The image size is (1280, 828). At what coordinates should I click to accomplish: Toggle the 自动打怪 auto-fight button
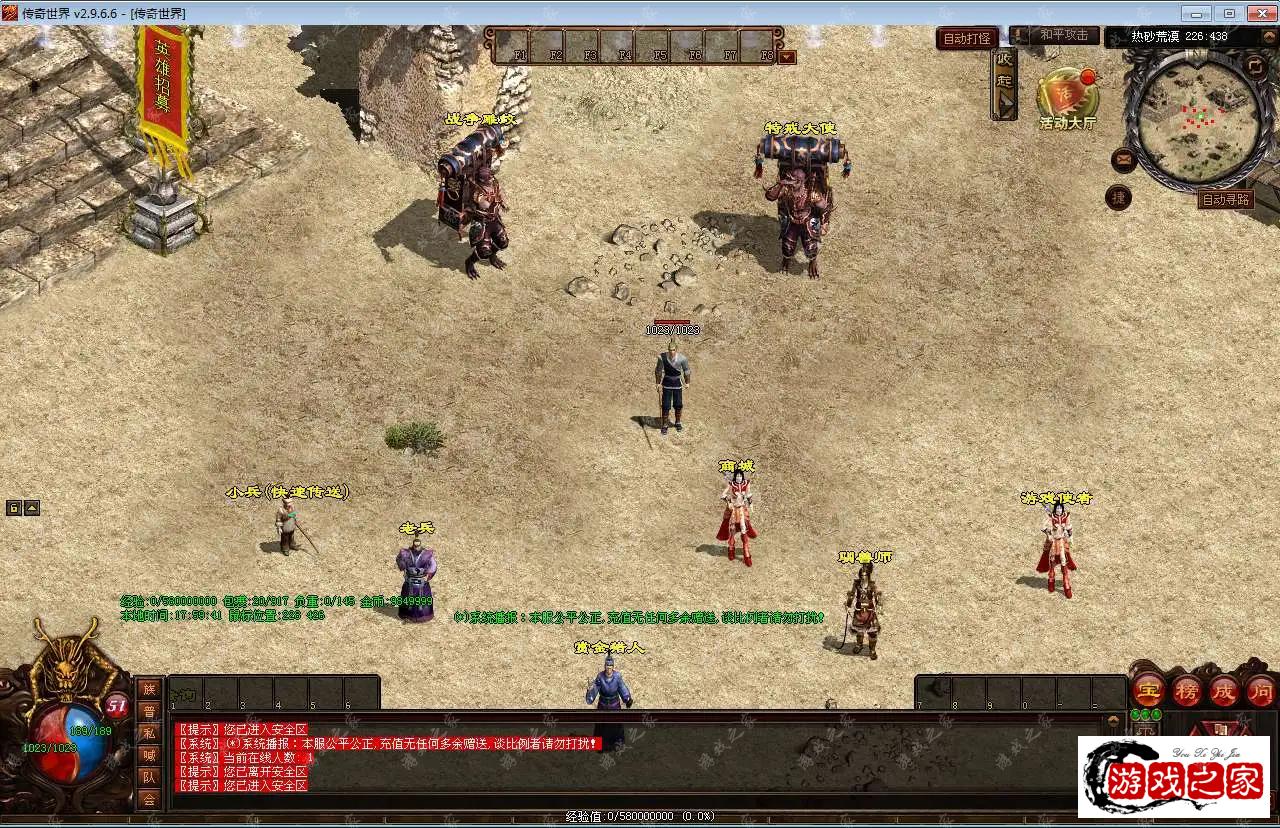[966, 38]
